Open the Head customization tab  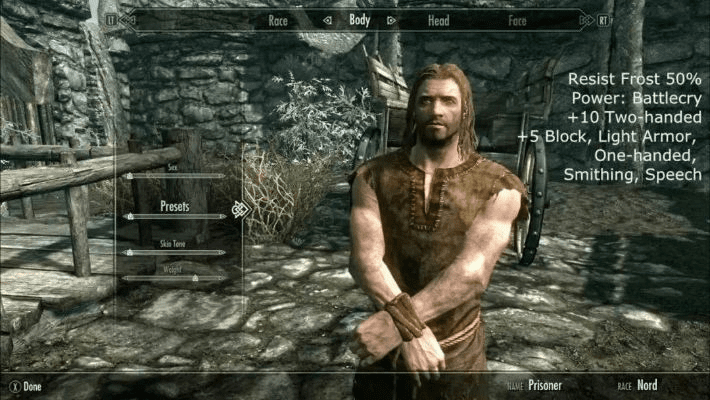(438, 19)
